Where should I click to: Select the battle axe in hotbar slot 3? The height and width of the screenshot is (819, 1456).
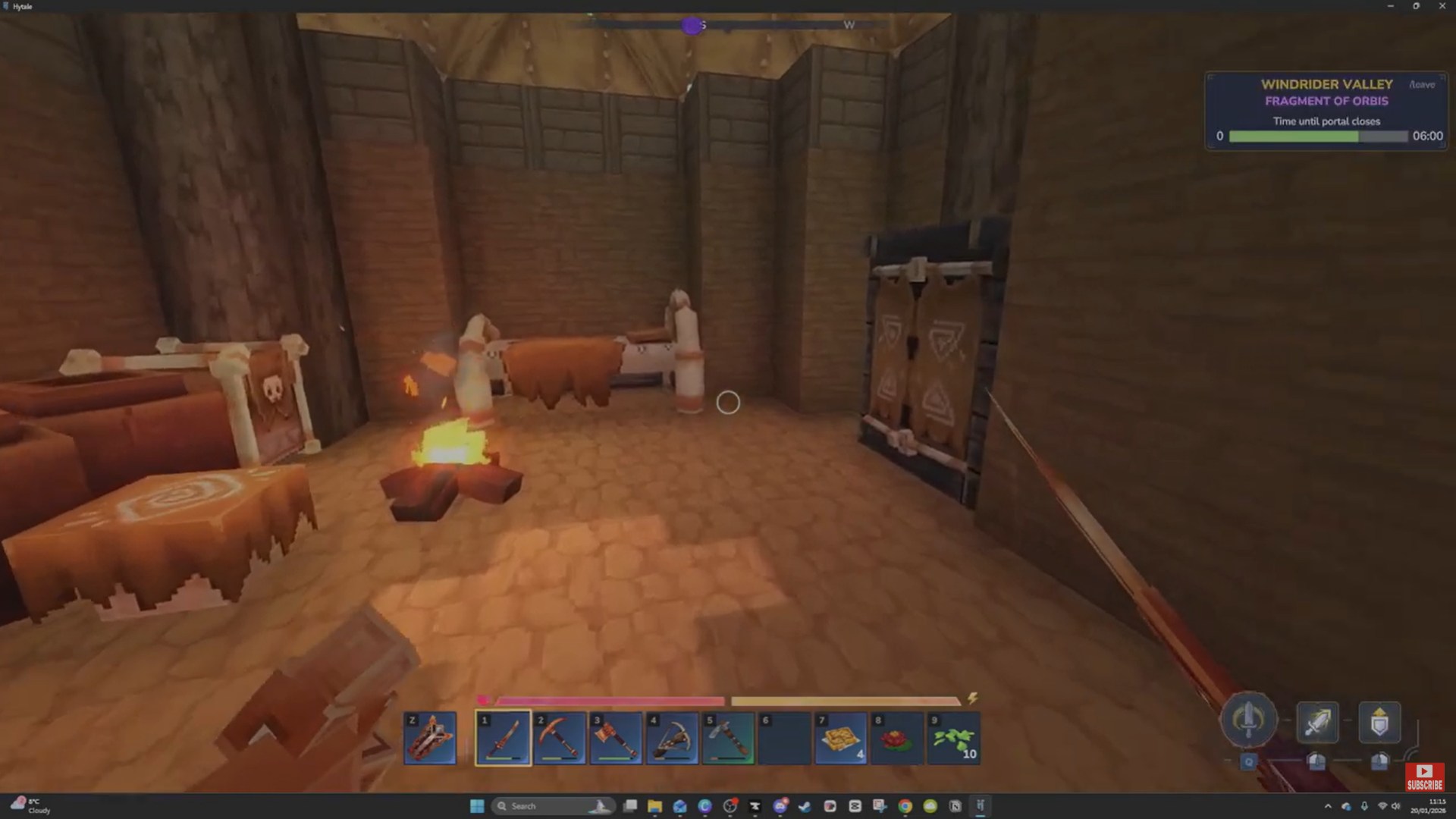(x=615, y=737)
